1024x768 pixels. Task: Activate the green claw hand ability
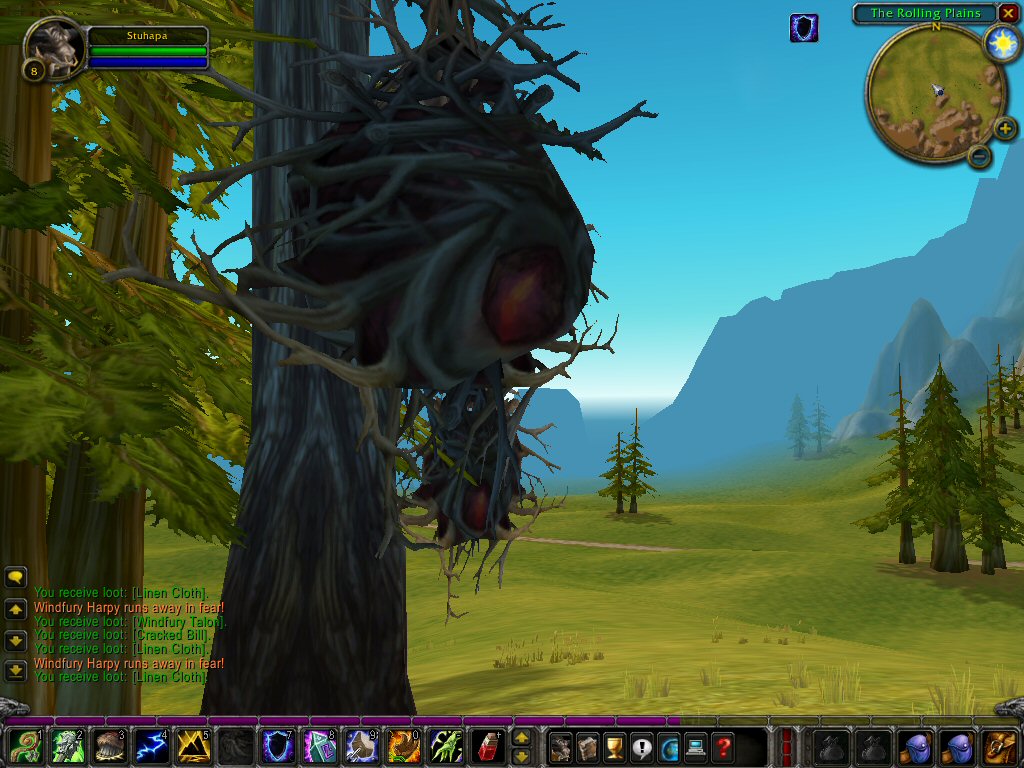[445, 747]
